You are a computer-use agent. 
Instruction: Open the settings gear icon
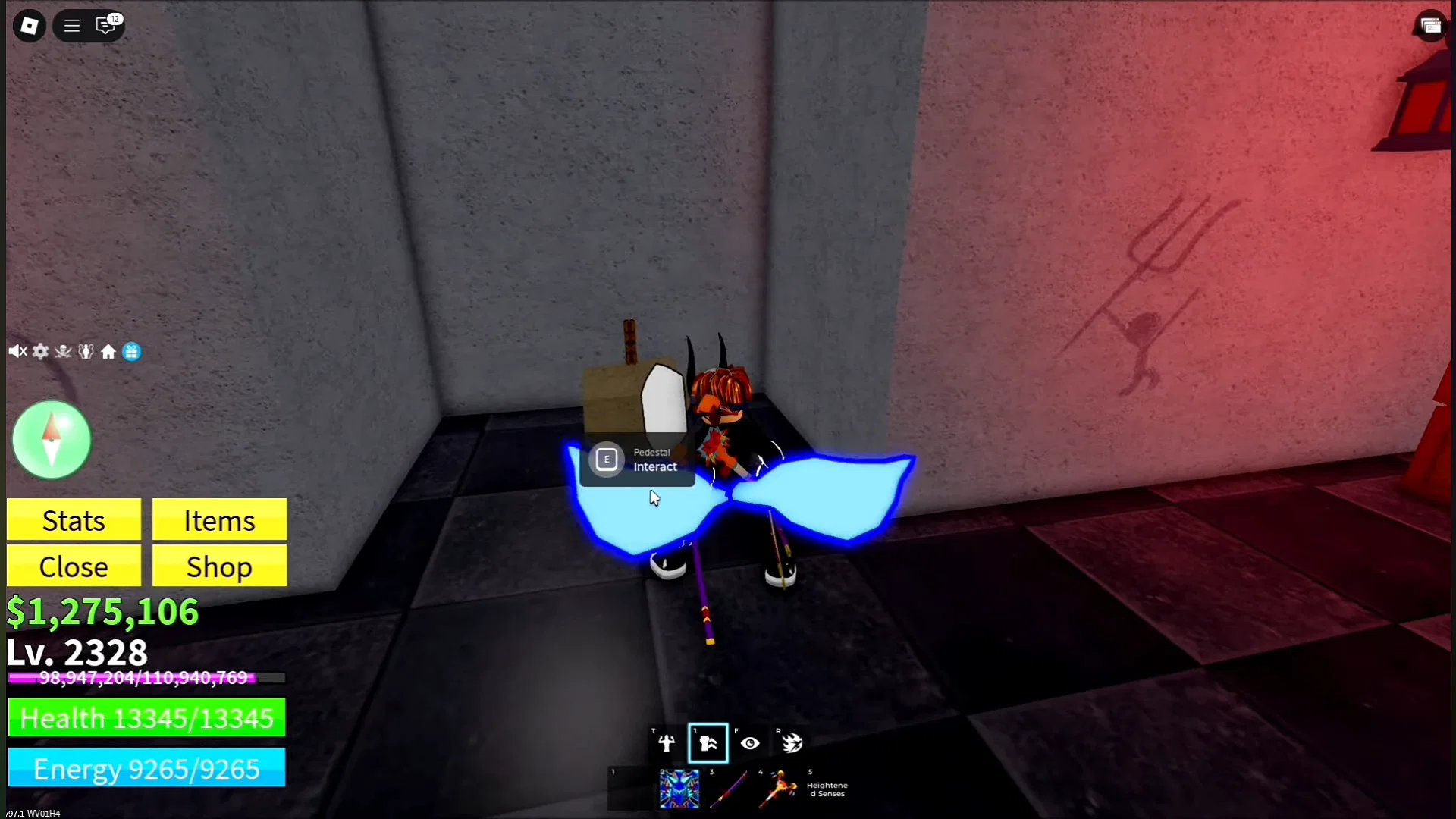[40, 351]
